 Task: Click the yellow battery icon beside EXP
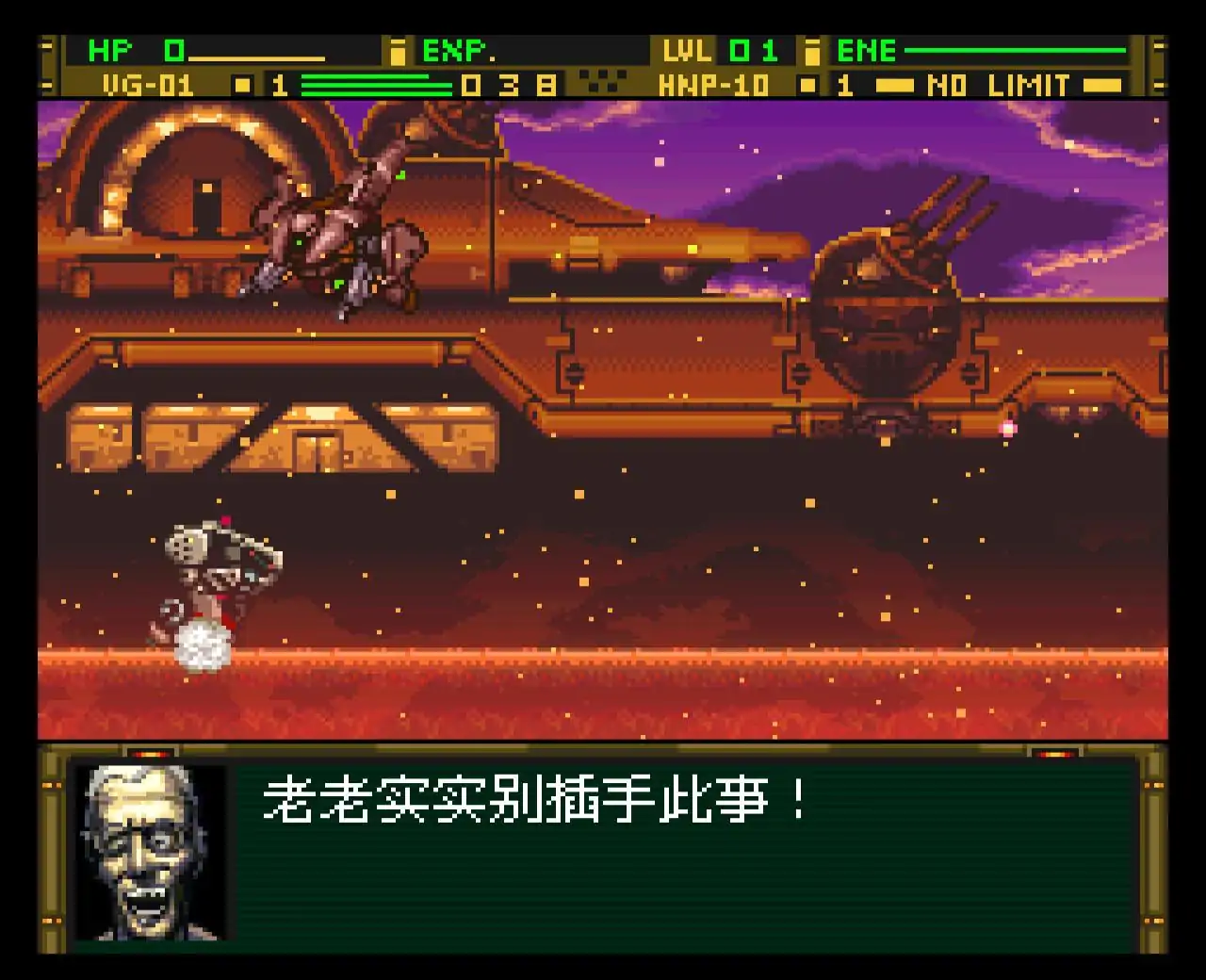click(399, 50)
